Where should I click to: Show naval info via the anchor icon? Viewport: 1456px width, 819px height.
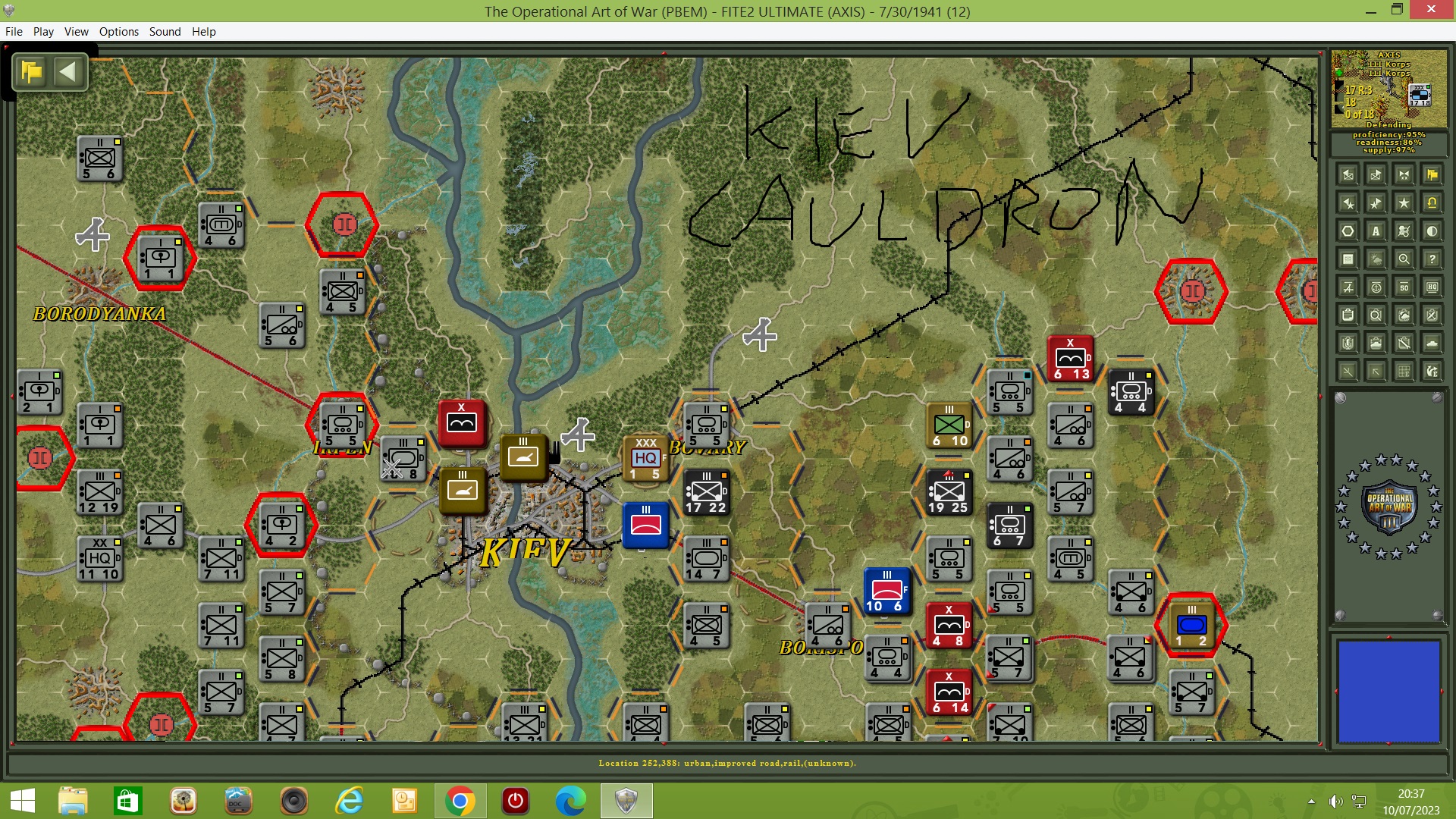coord(1376,287)
